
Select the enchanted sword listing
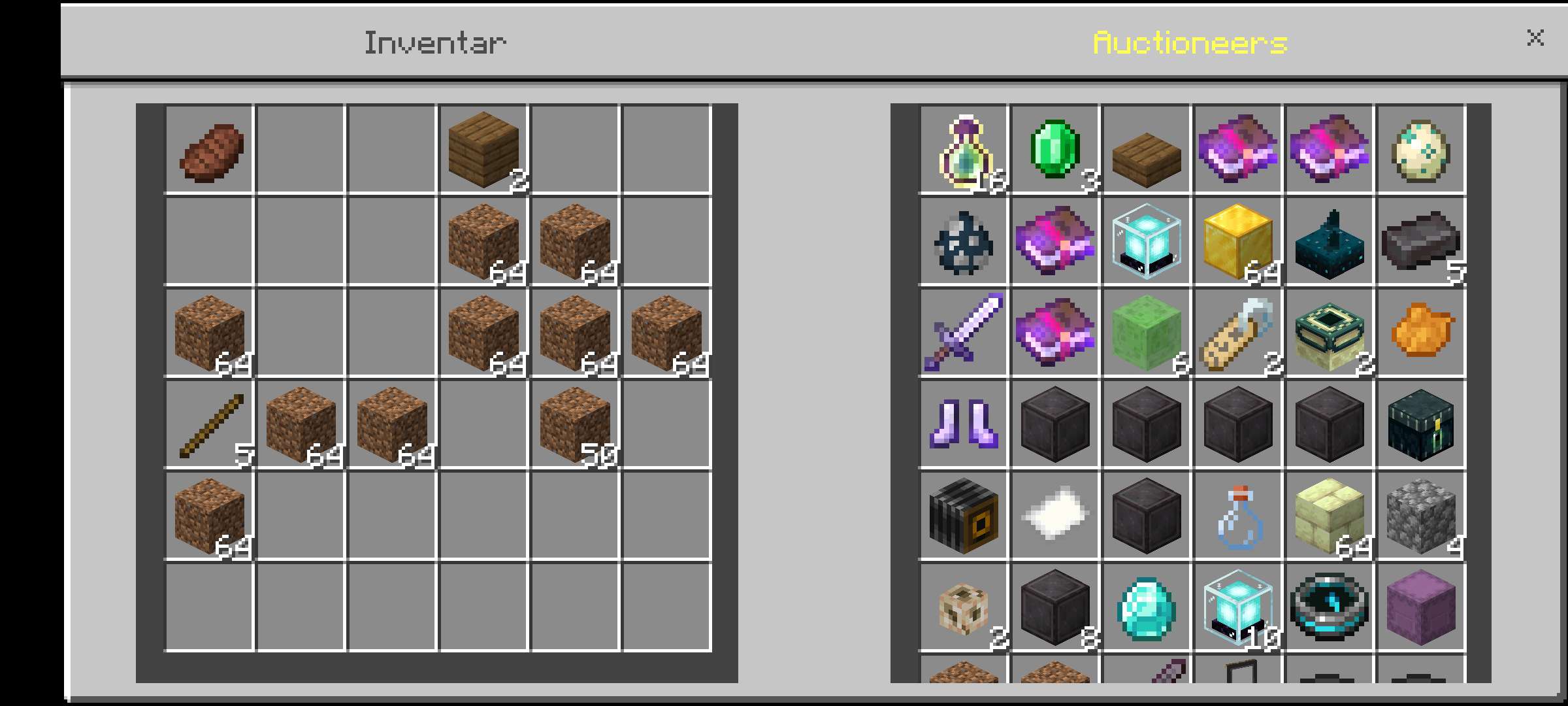click(964, 333)
